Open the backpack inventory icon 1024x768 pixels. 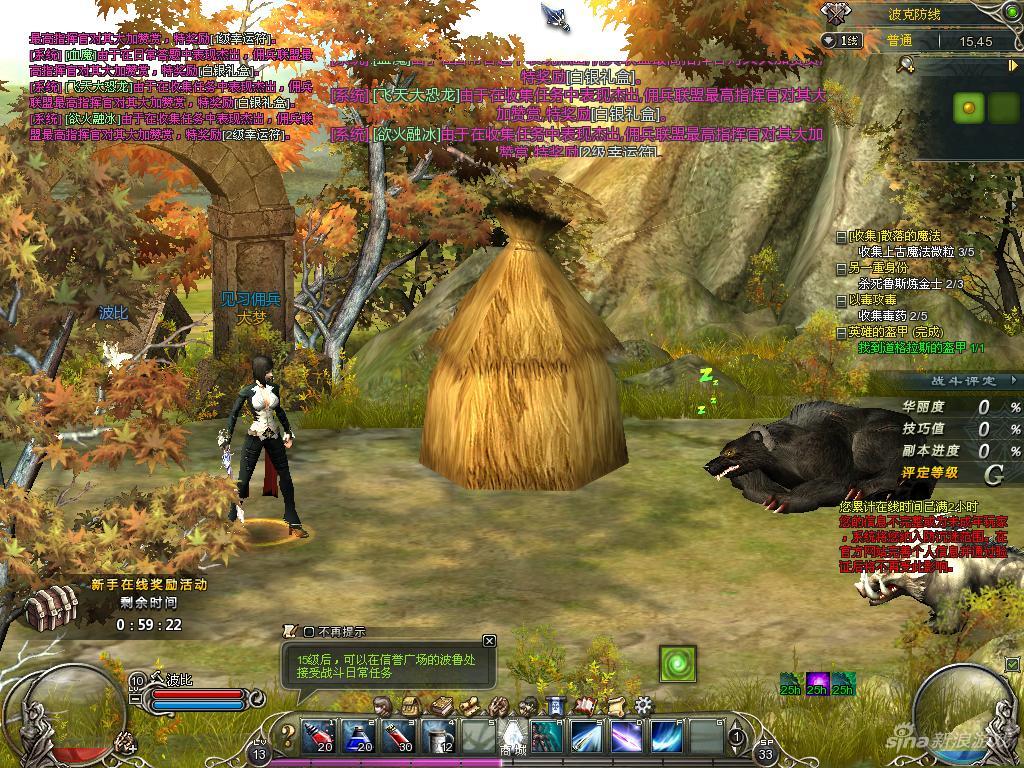tap(413, 705)
